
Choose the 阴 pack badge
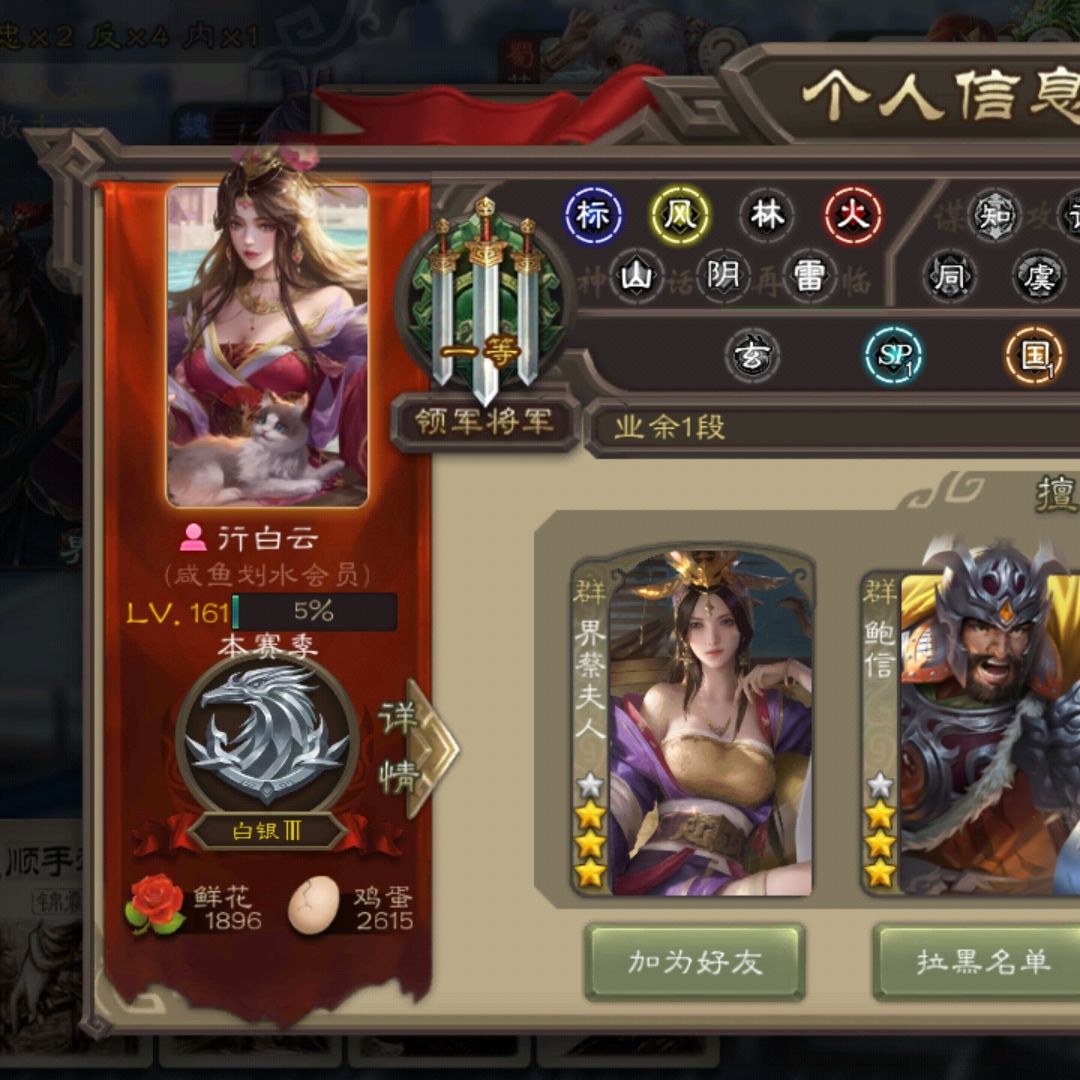click(x=722, y=276)
